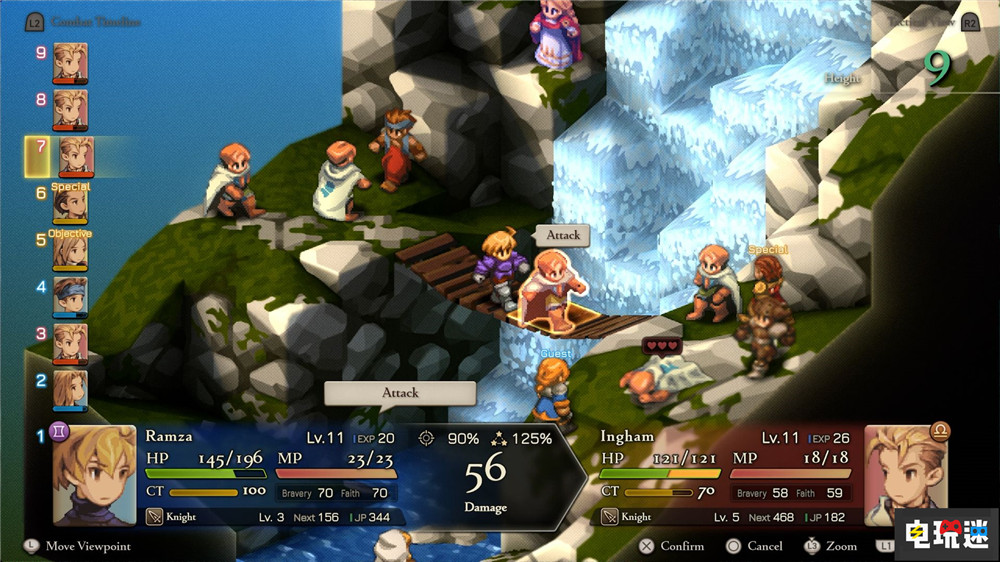Choose timeline portrait numbered 8
The height and width of the screenshot is (562, 1000).
[70, 107]
